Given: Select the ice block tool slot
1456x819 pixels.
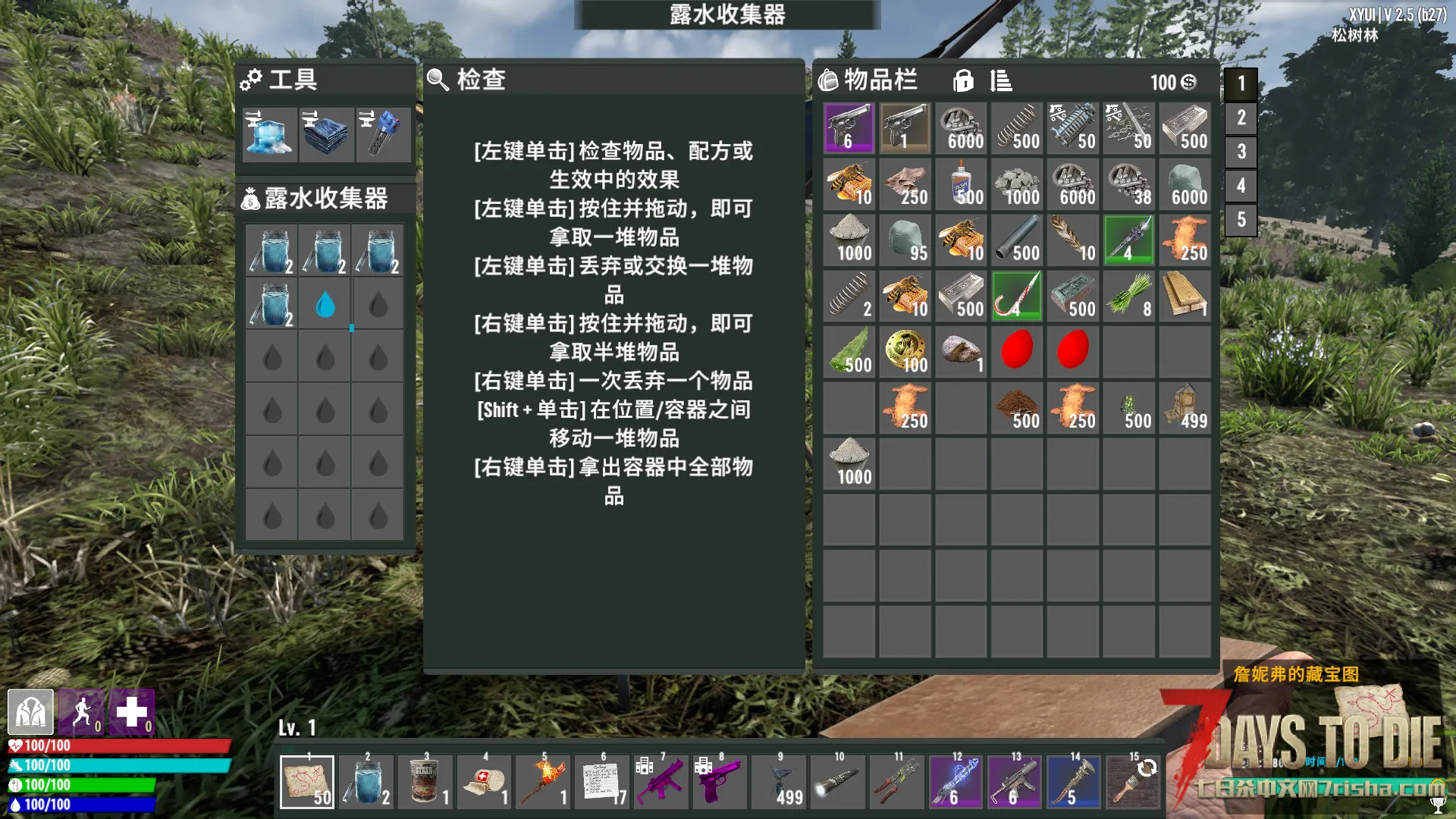Looking at the screenshot, I should [x=269, y=134].
